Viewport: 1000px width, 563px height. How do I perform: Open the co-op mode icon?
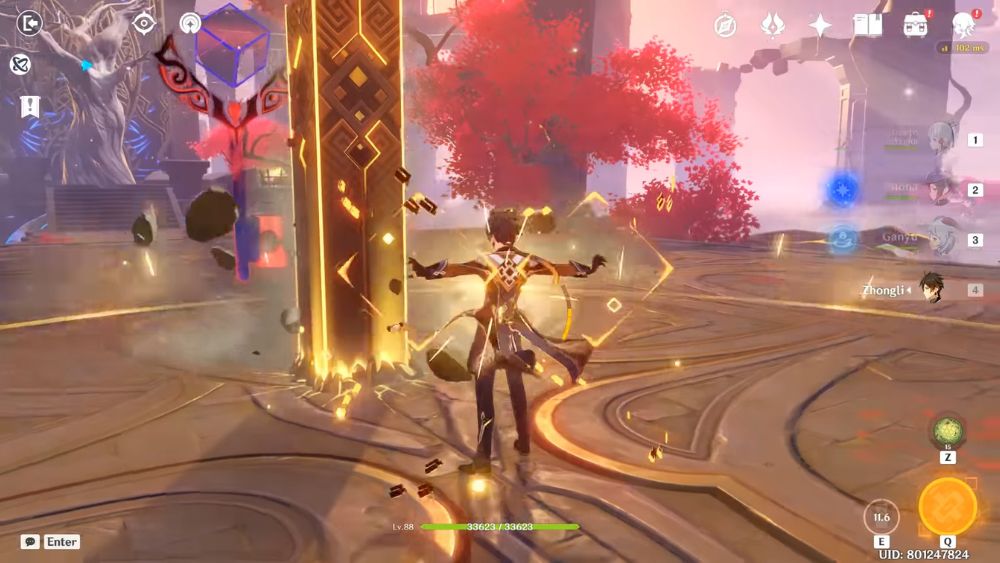point(20,64)
